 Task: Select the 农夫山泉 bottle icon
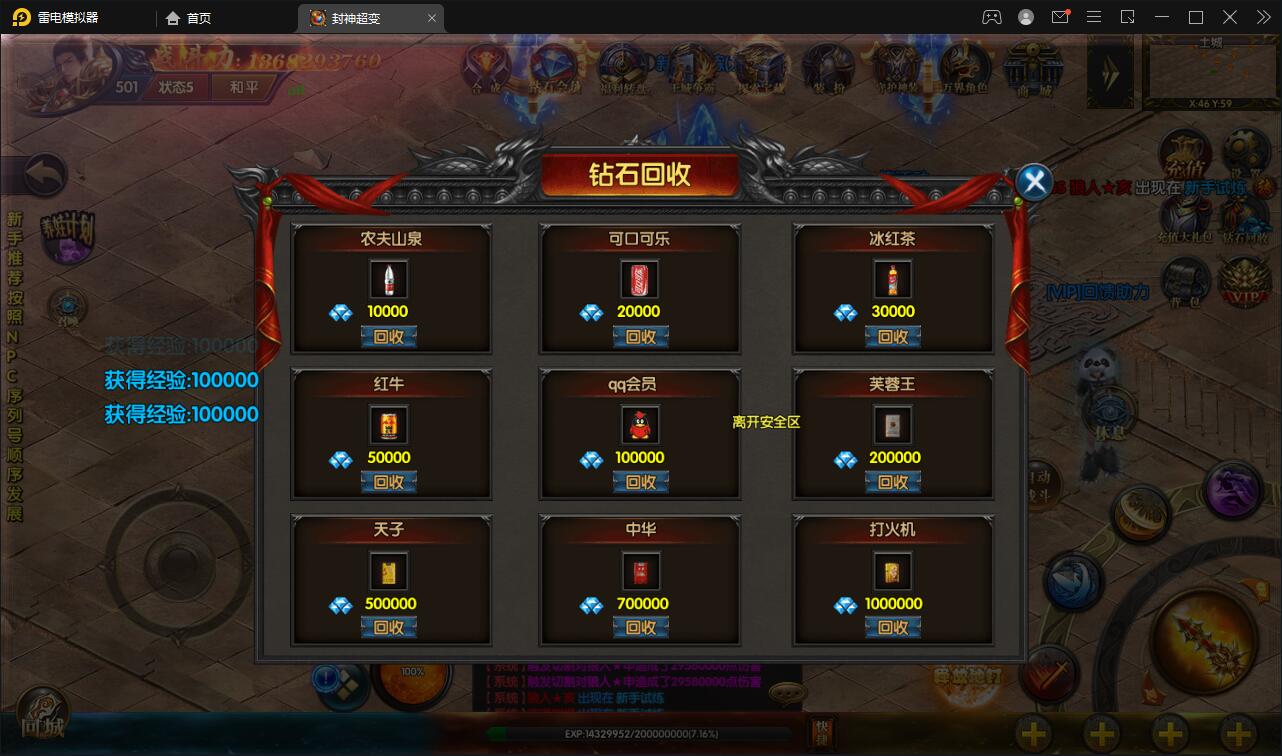point(388,280)
